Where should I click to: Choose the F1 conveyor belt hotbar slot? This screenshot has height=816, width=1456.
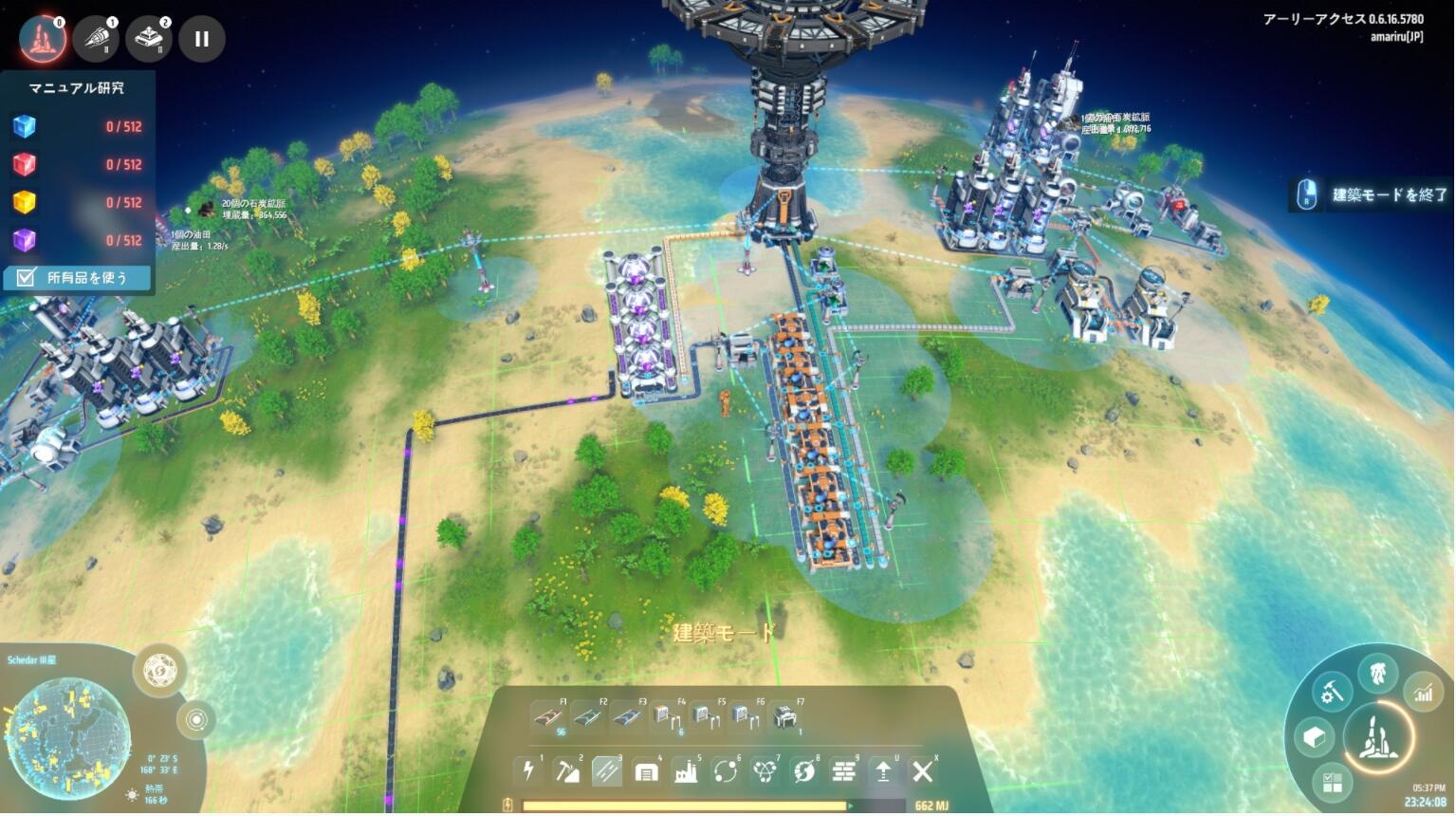pyautogui.click(x=548, y=717)
